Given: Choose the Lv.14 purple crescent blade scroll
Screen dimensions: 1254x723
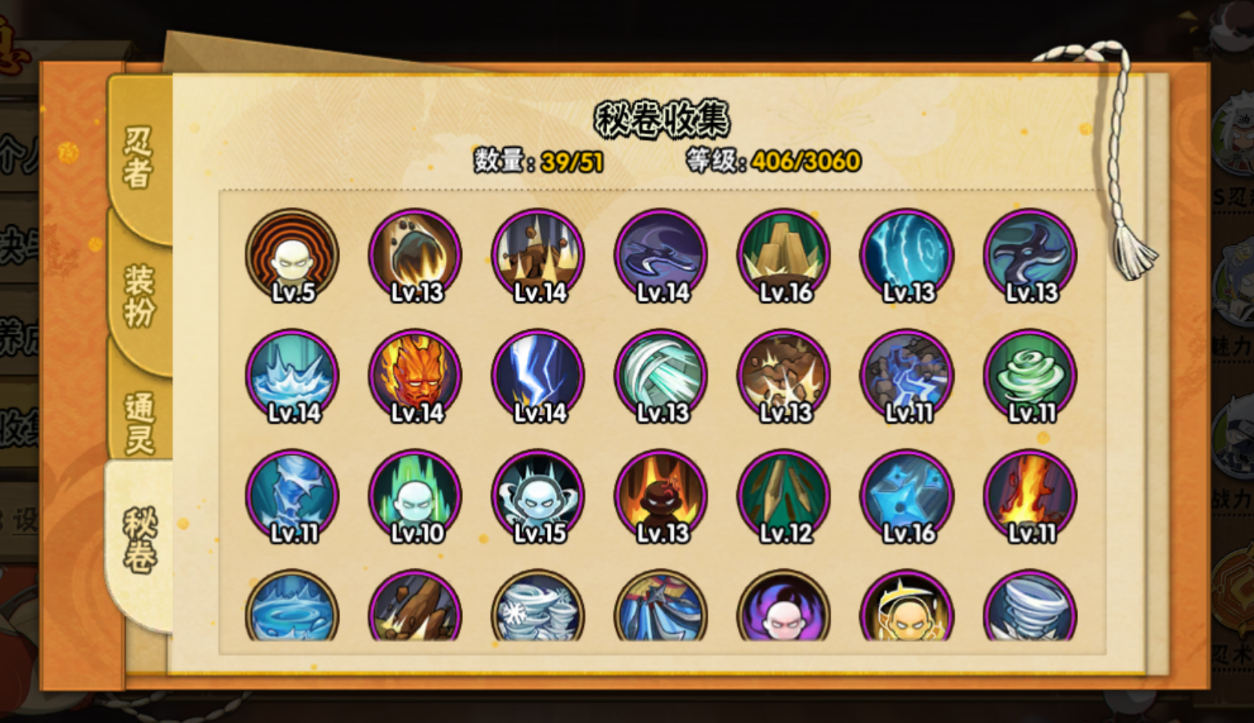Looking at the screenshot, I should coord(662,255).
